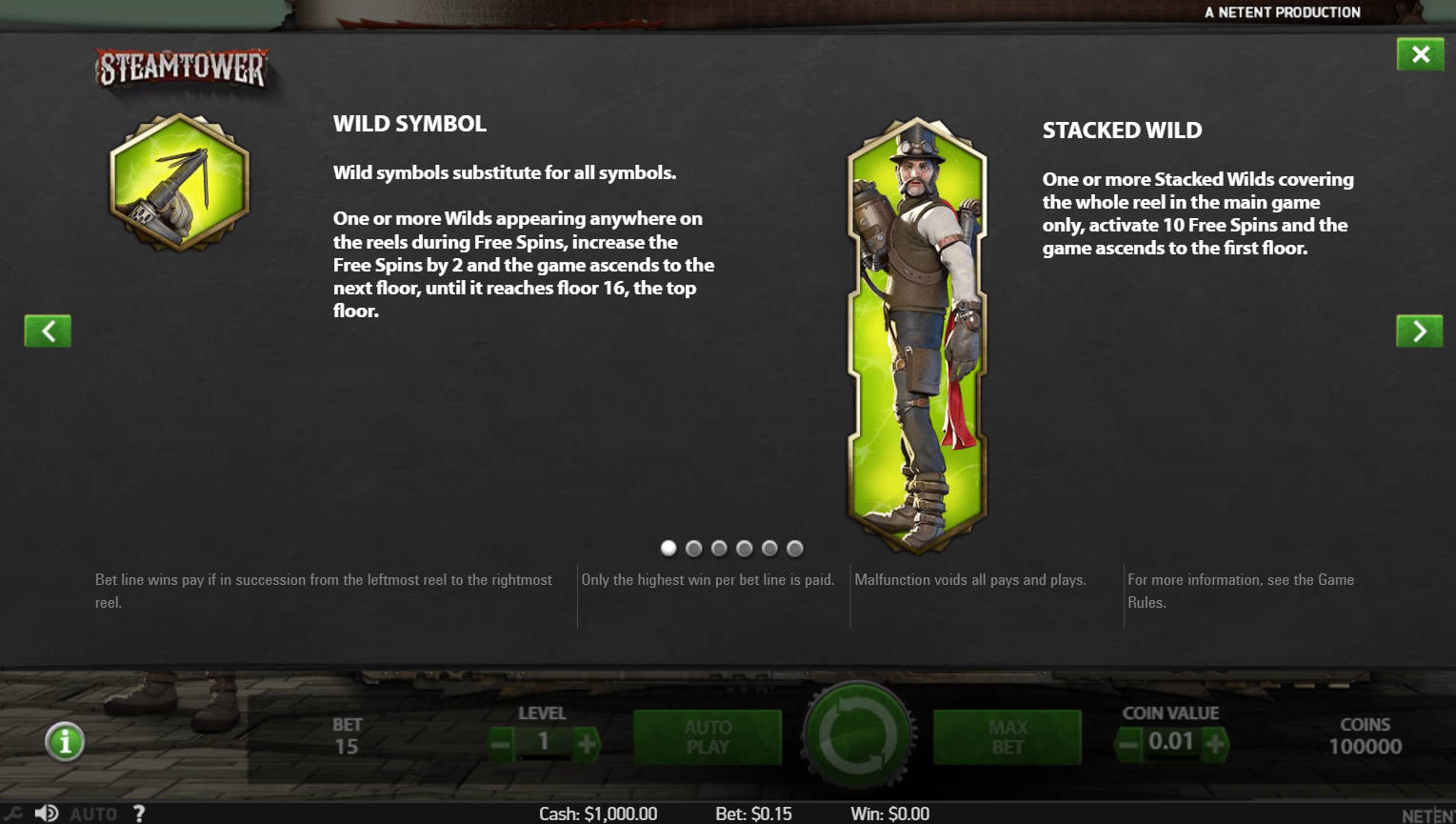Screen dimensions: 1456x824
Task: Switch to the fourth info page dot
Action: coord(745,549)
